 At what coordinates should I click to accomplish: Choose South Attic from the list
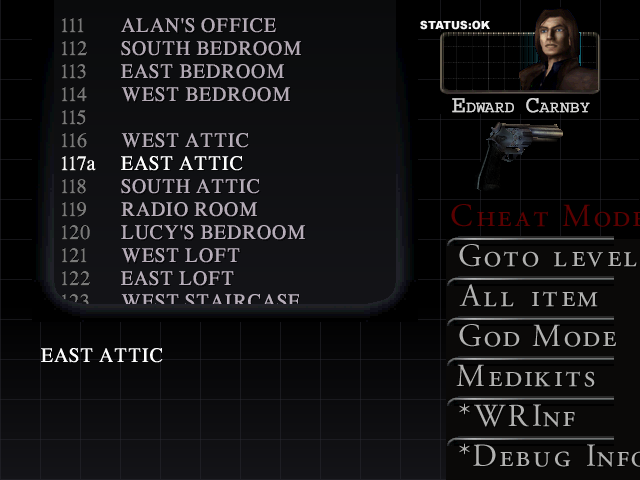point(190,186)
